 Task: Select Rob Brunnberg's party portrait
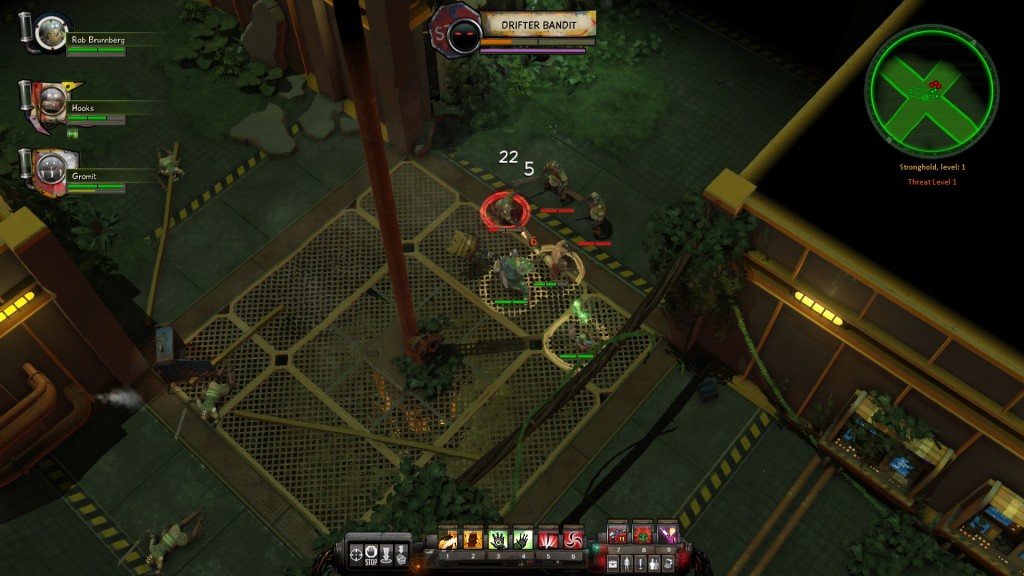[x=45, y=32]
